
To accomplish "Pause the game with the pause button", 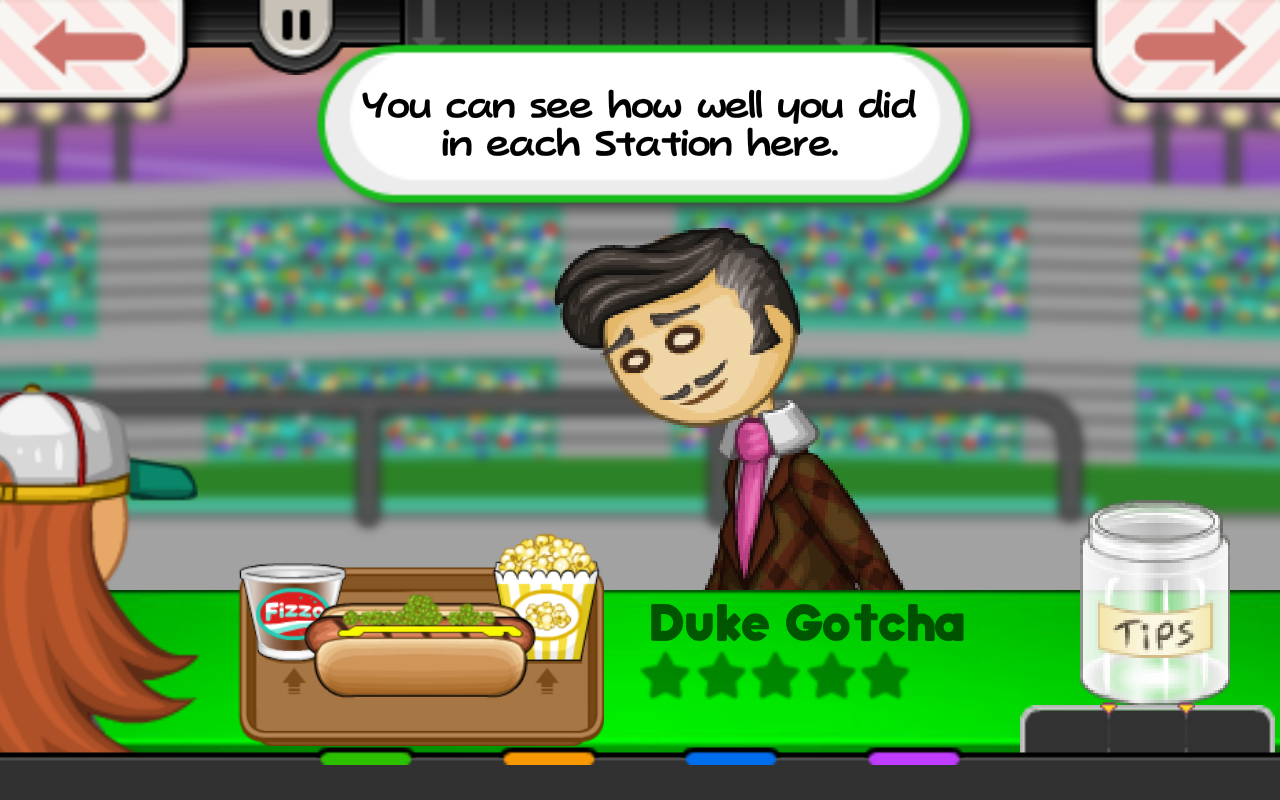I will 296,26.
